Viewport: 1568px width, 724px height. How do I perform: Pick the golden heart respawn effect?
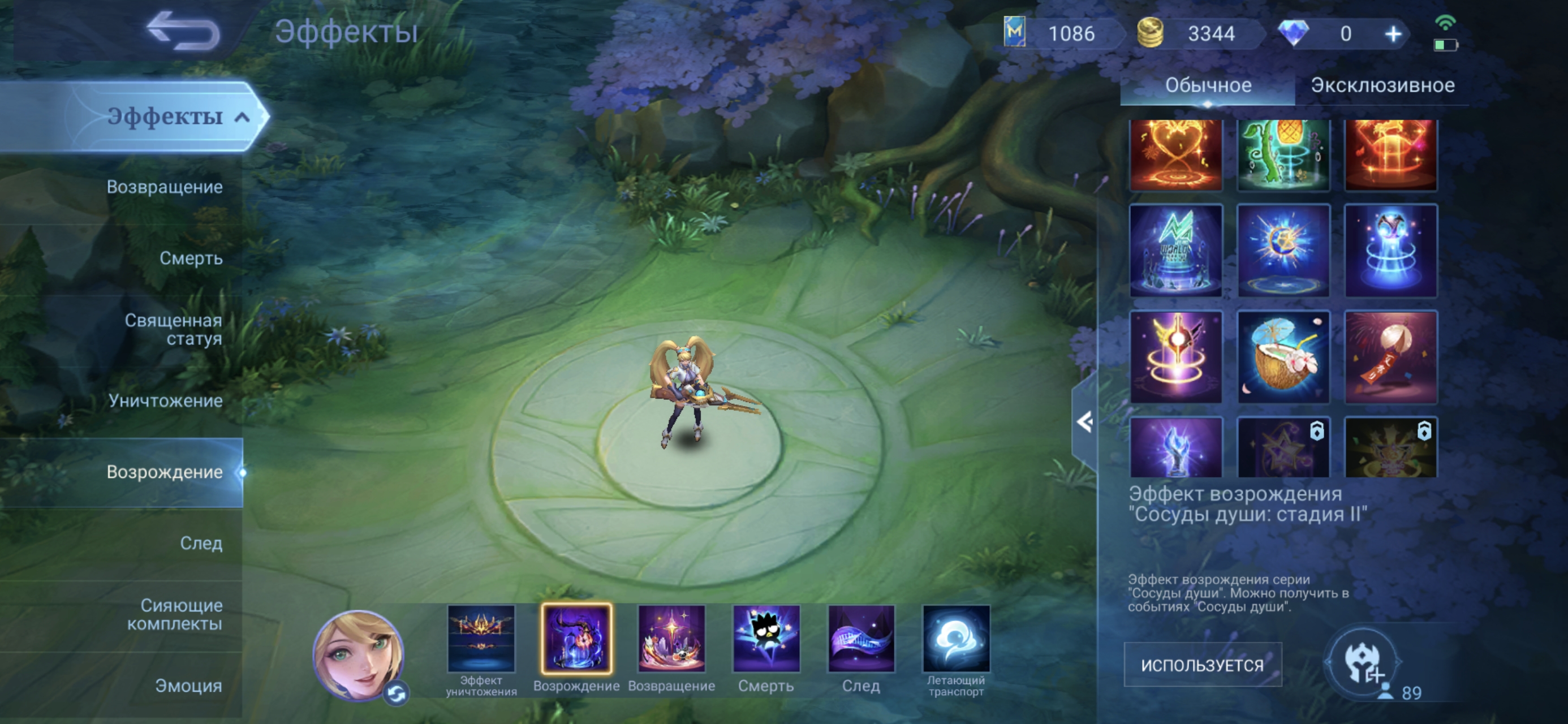1175,154
